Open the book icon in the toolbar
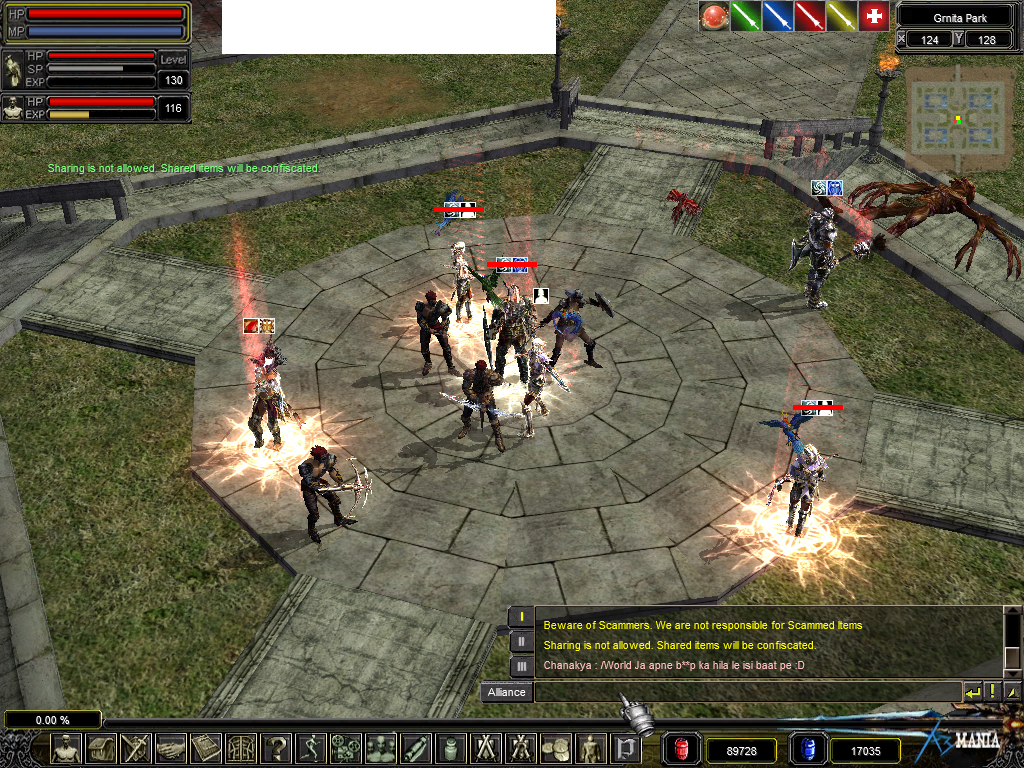 click(x=206, y=748)
